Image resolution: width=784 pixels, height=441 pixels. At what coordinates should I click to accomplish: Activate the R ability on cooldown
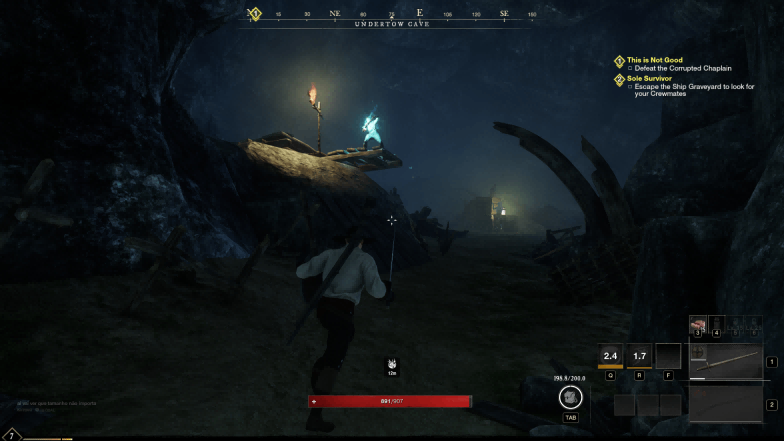pyautogui.click(x=639, y=355)
